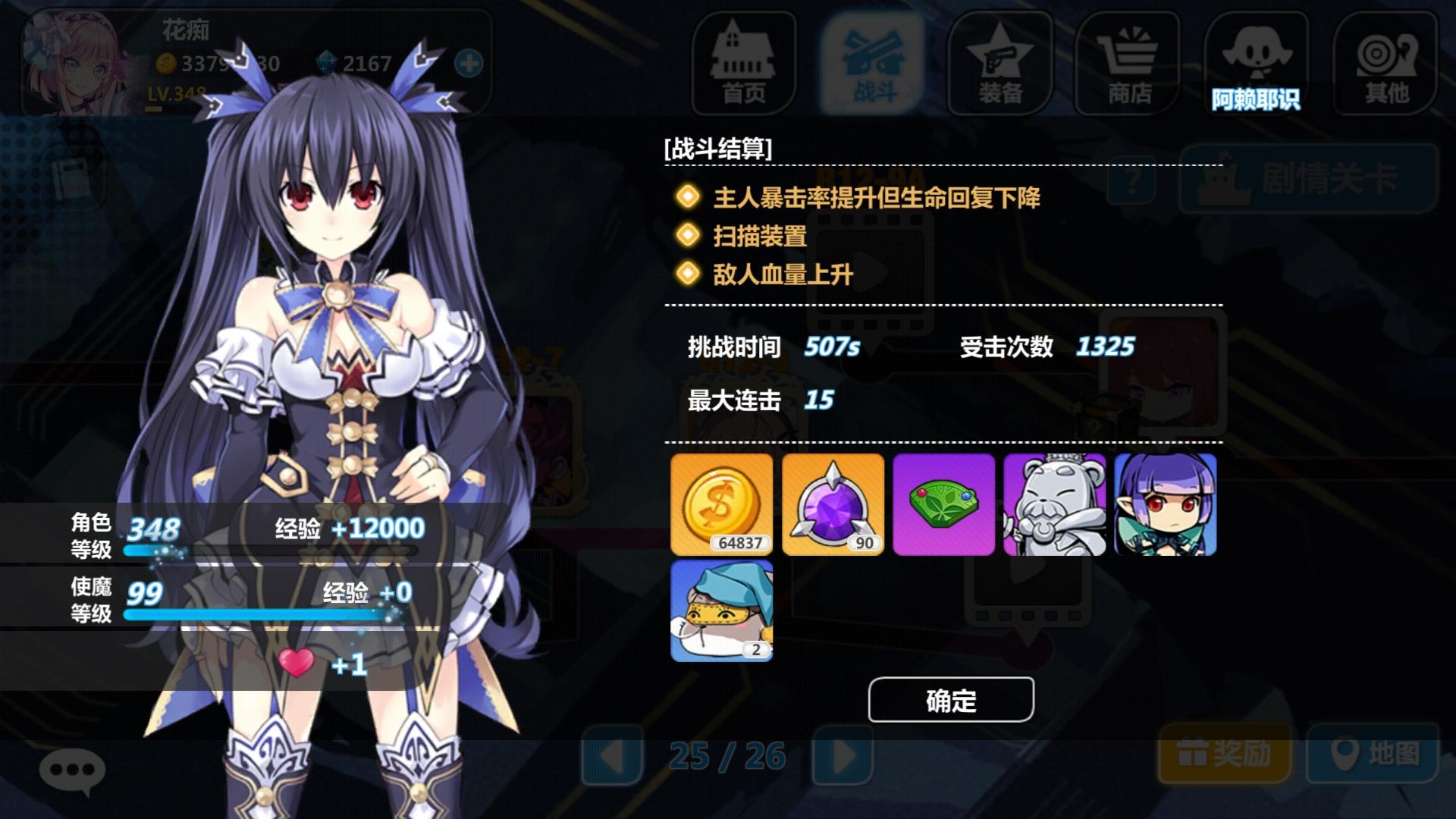Select the purple crystal reward showing 90
Screen dimensions: 1456x819
[x=832, y=504]
